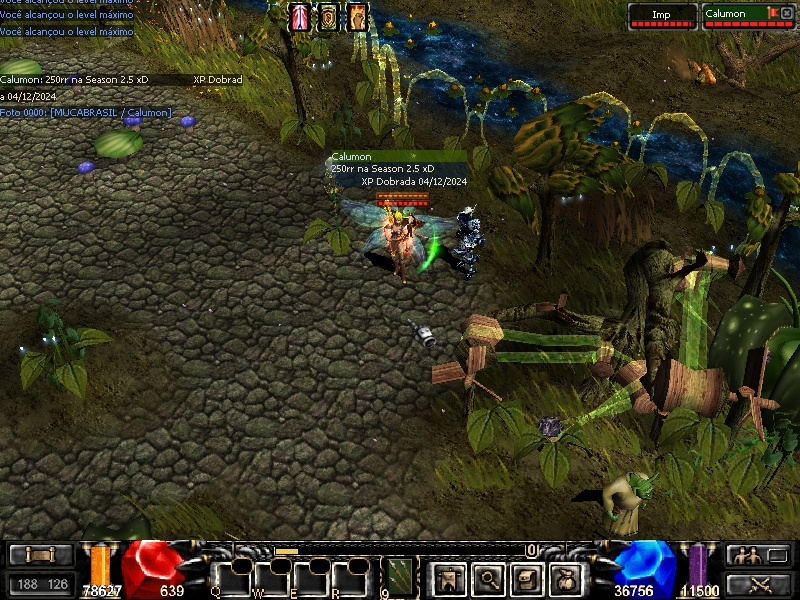
Task: Click the golden shield buff icon
Action: (328, 17)
